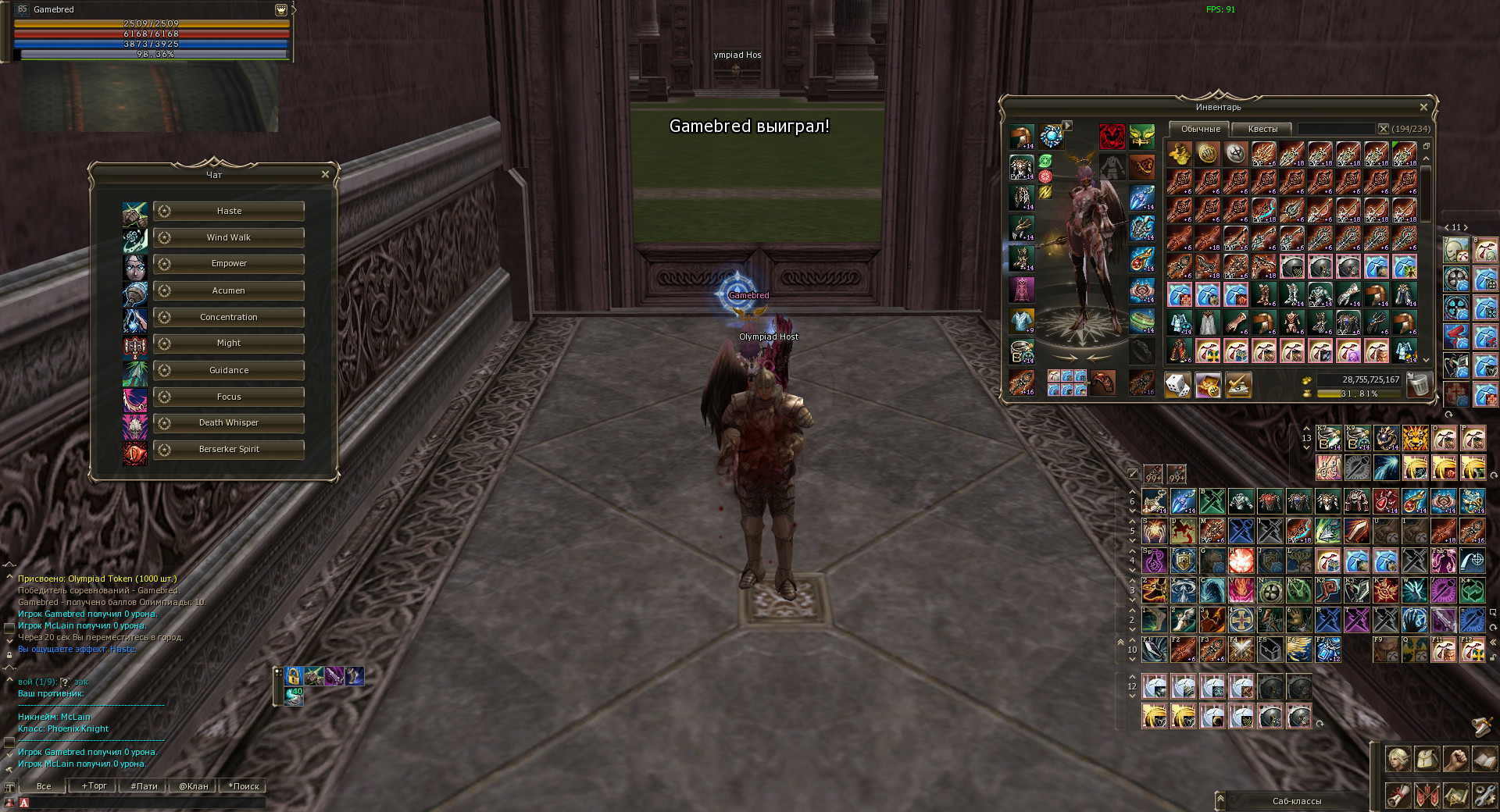Close the Инвентарь inventory window
Screen dimensions: 1500x812
click(1423, 107)
